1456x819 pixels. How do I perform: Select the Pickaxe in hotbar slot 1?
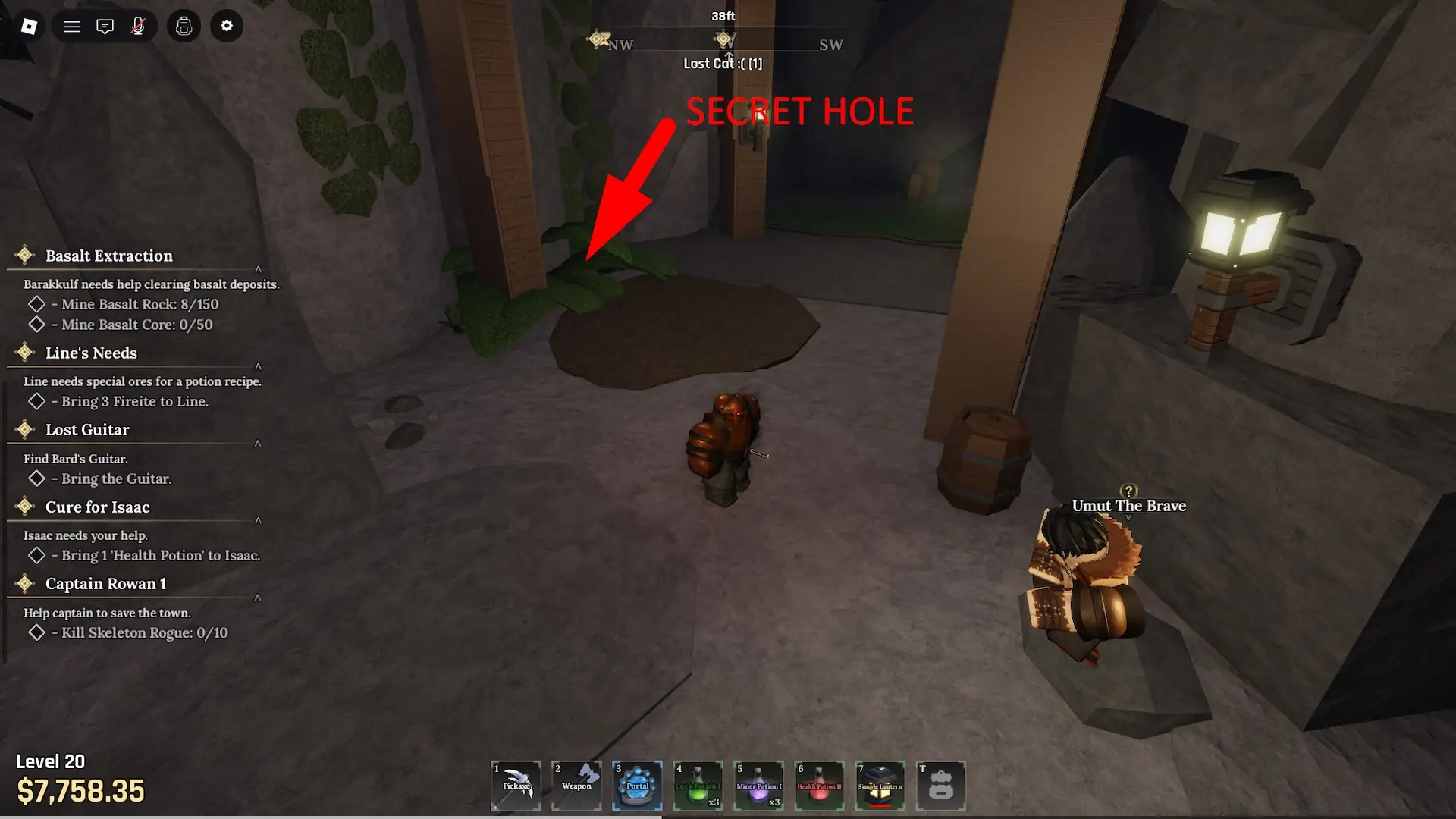(516, 786)
